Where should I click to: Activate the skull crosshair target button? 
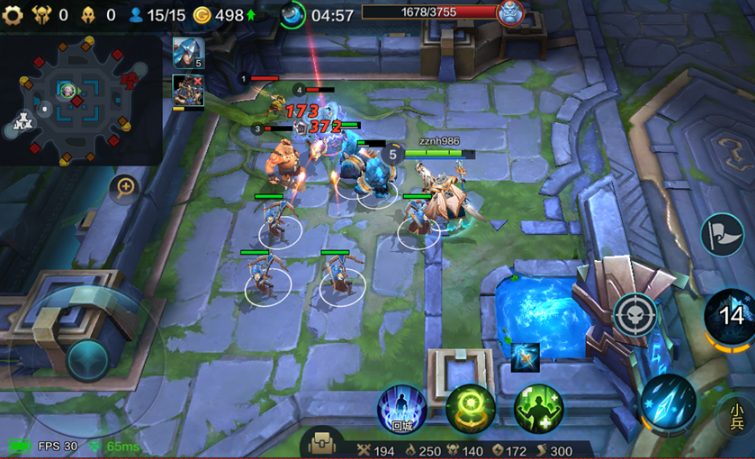tap(635, 314)
